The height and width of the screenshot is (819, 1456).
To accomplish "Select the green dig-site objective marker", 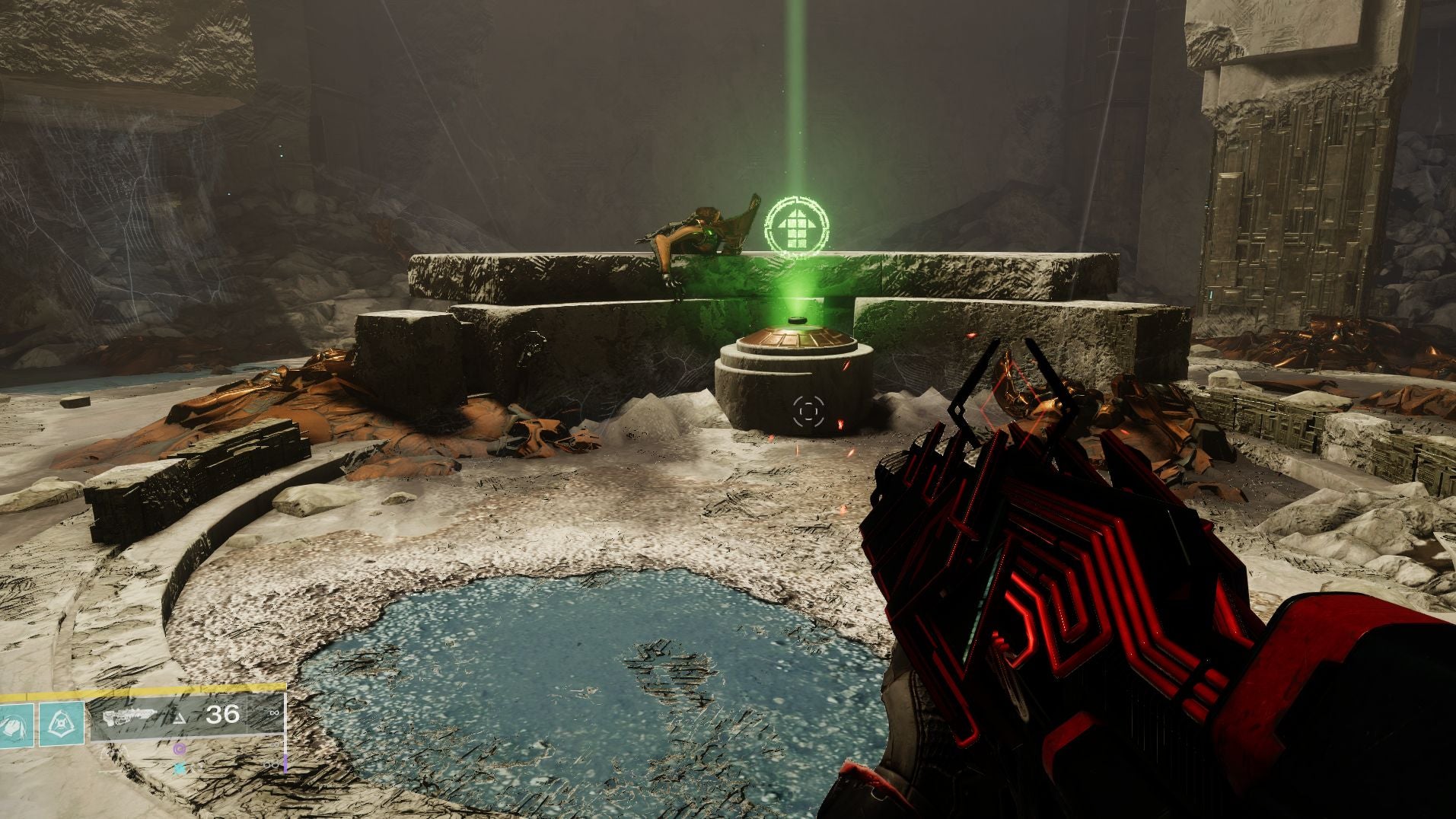I will 796,223.
